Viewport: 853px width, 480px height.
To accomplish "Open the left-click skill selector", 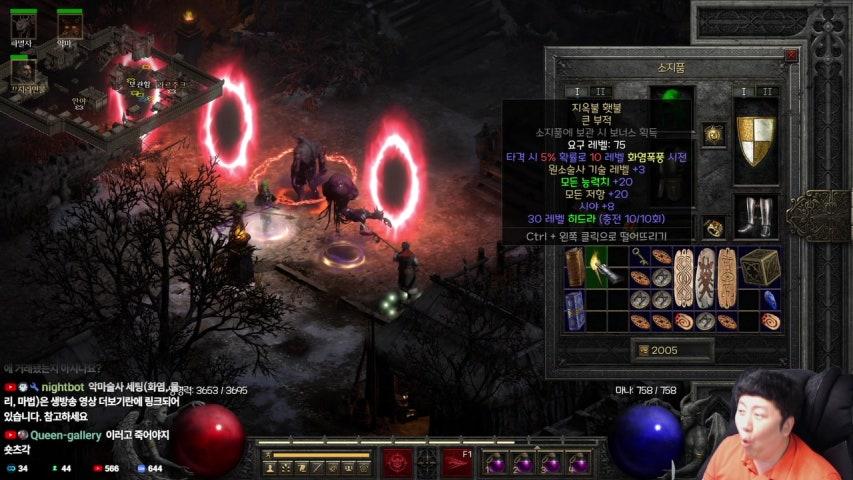I will (x=397, y=462).
